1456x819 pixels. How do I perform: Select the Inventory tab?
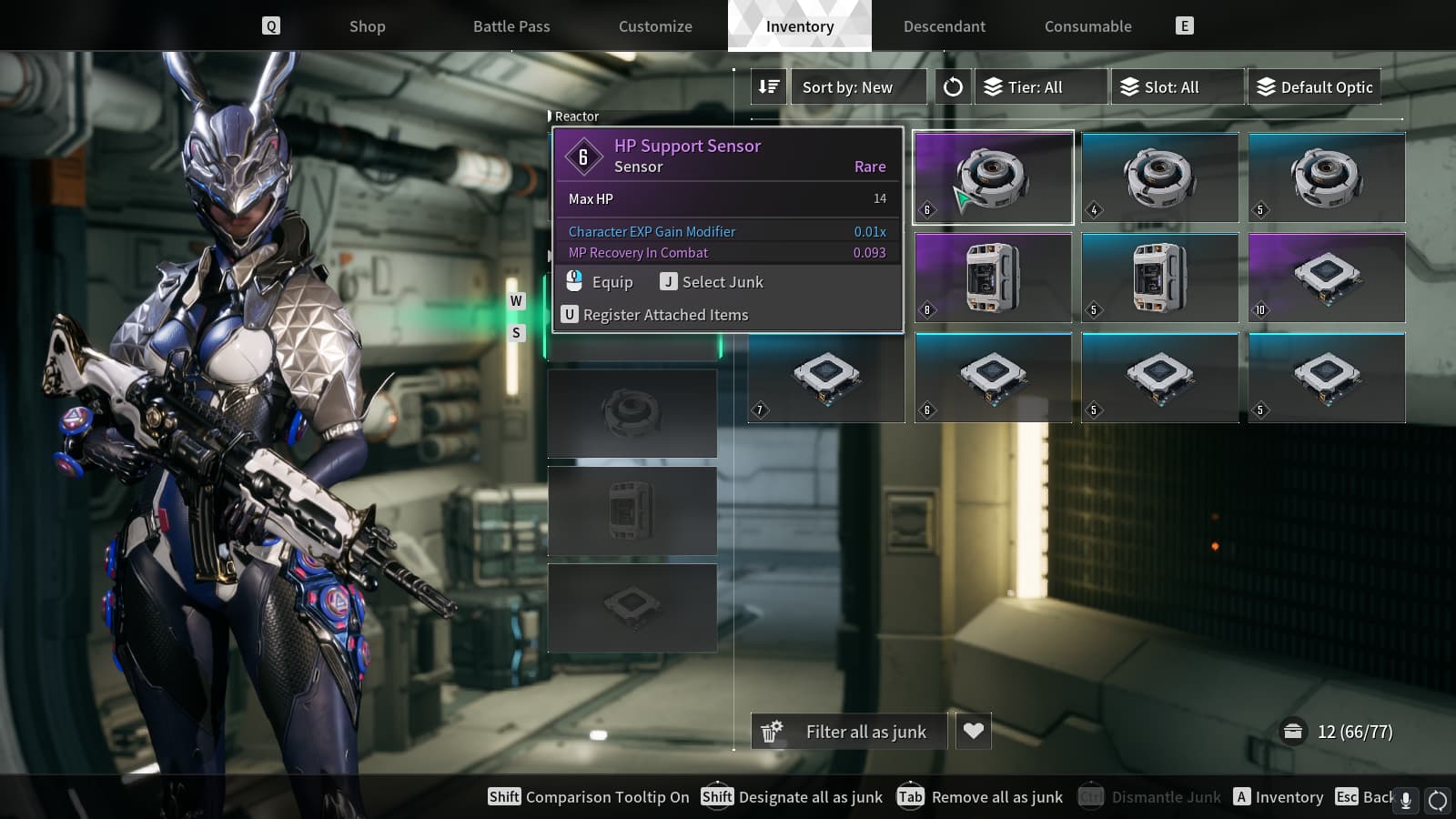coord(800,26)
